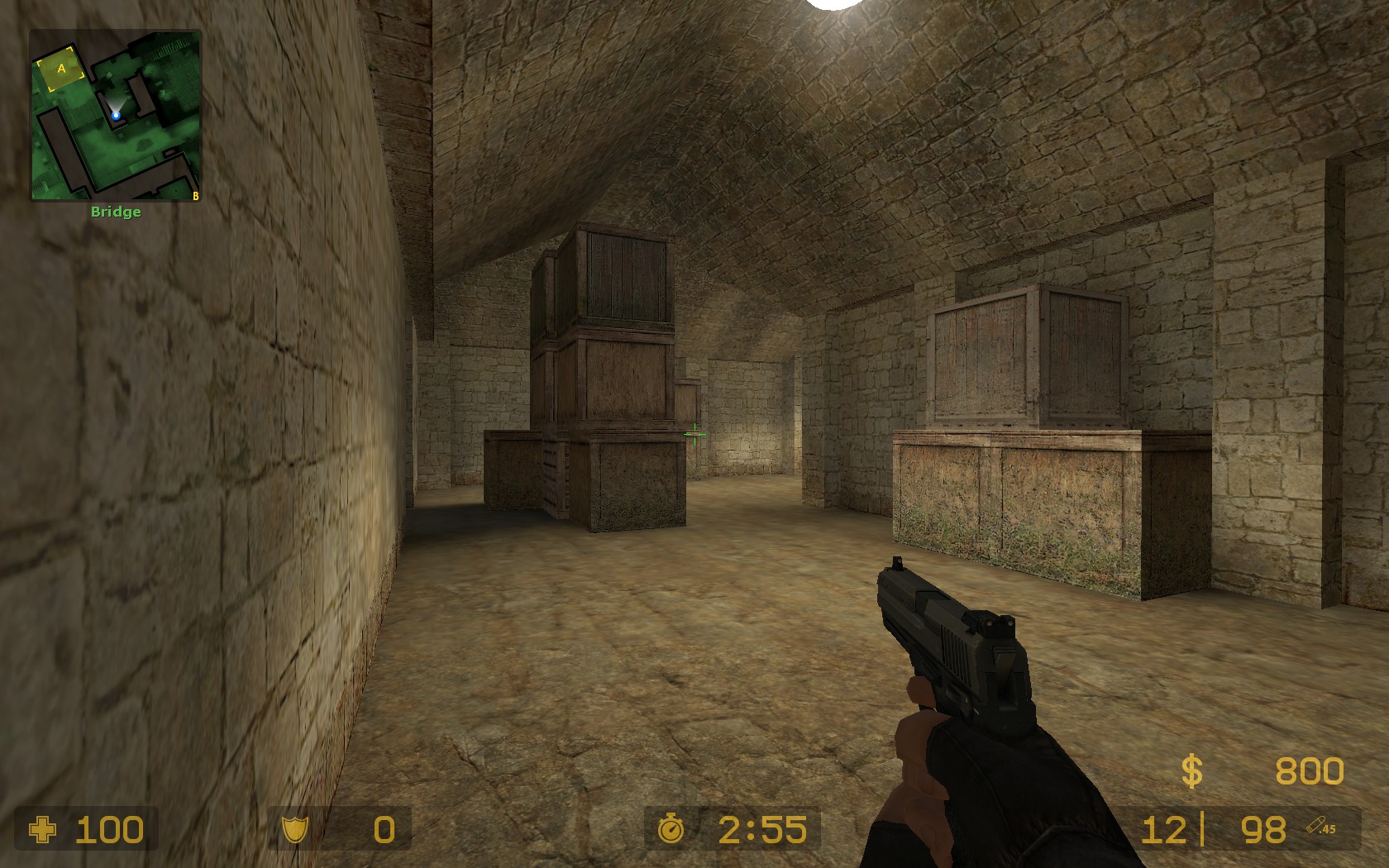The image size is (1389, 868).
Task: Select bombsite B letter on the radar
Action: [195, 196]
